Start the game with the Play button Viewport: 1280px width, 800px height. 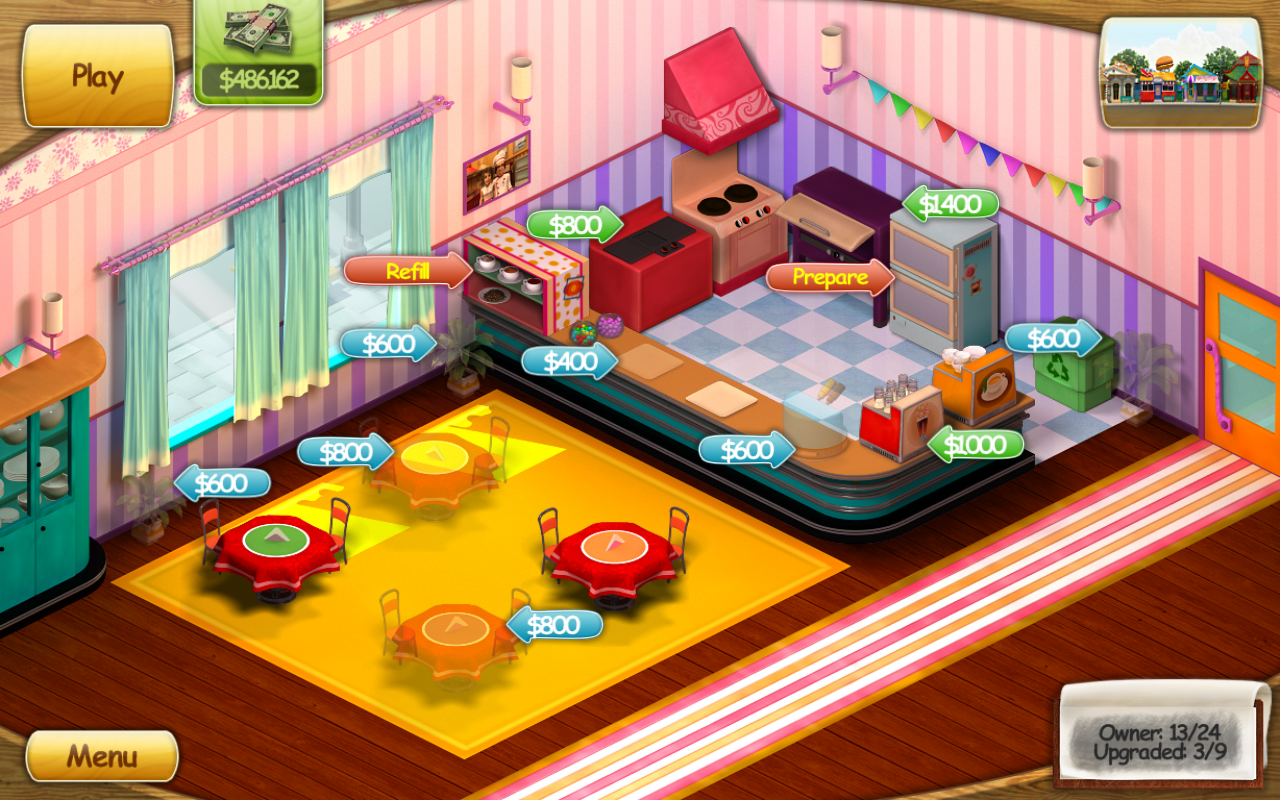click(x=96, y=74)
